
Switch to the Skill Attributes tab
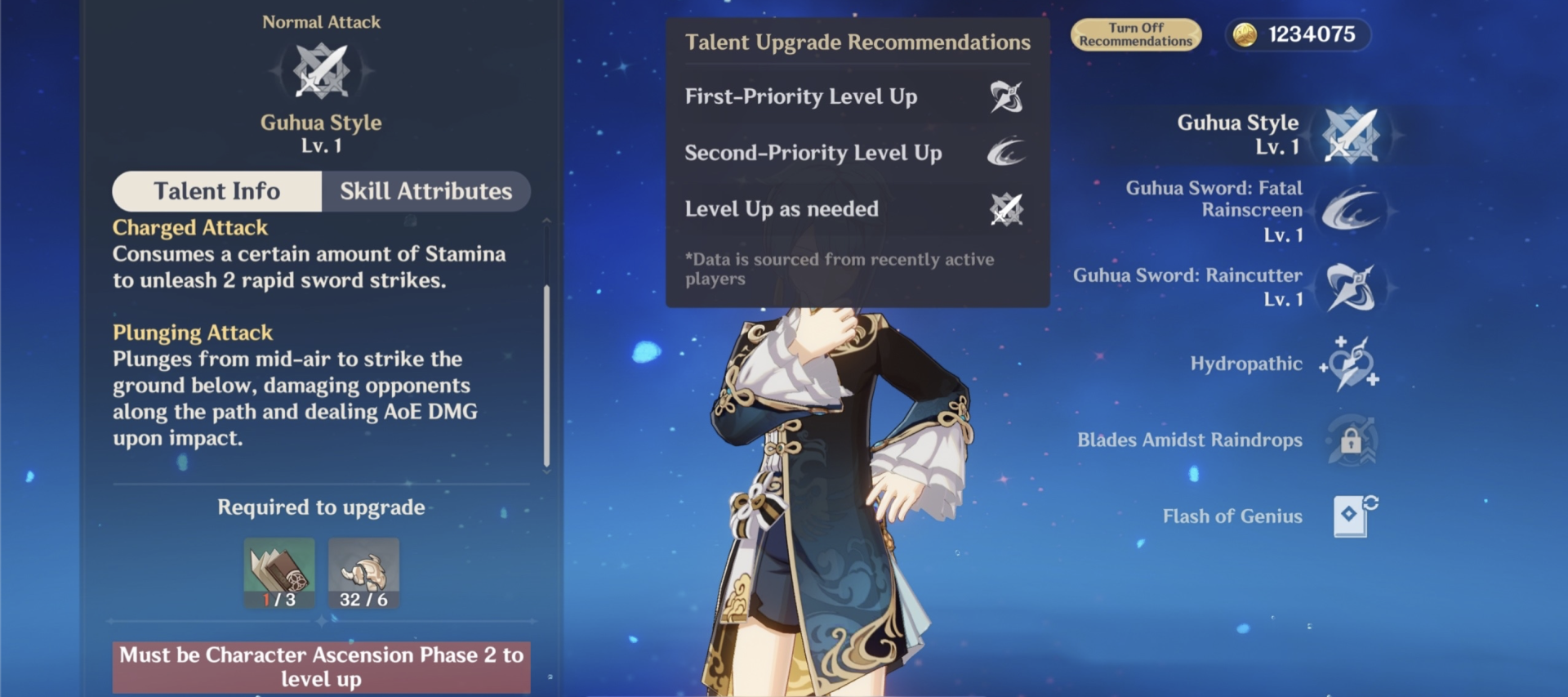click(x=425, y=191)
